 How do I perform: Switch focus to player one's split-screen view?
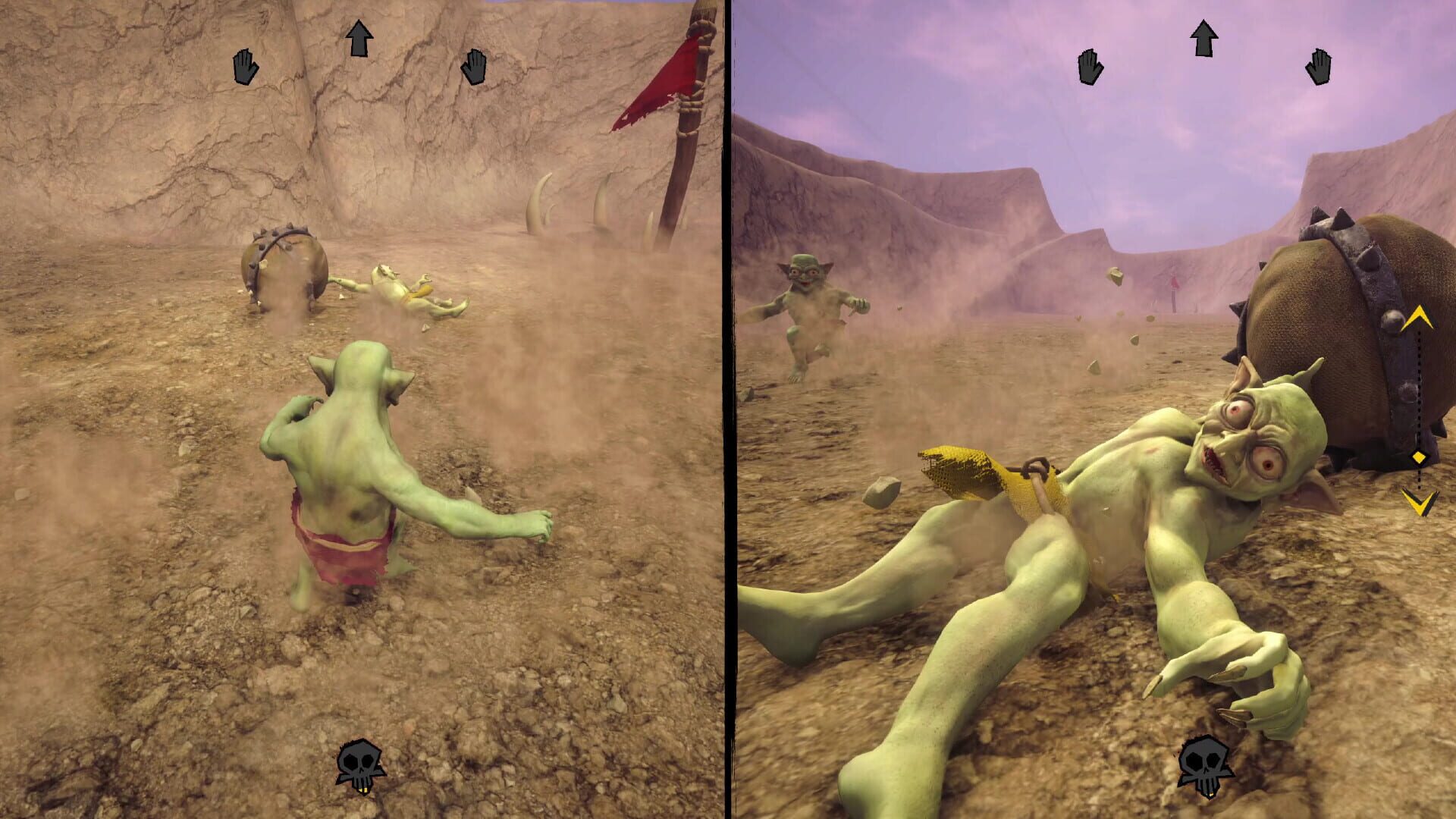(x=364, y=409)
